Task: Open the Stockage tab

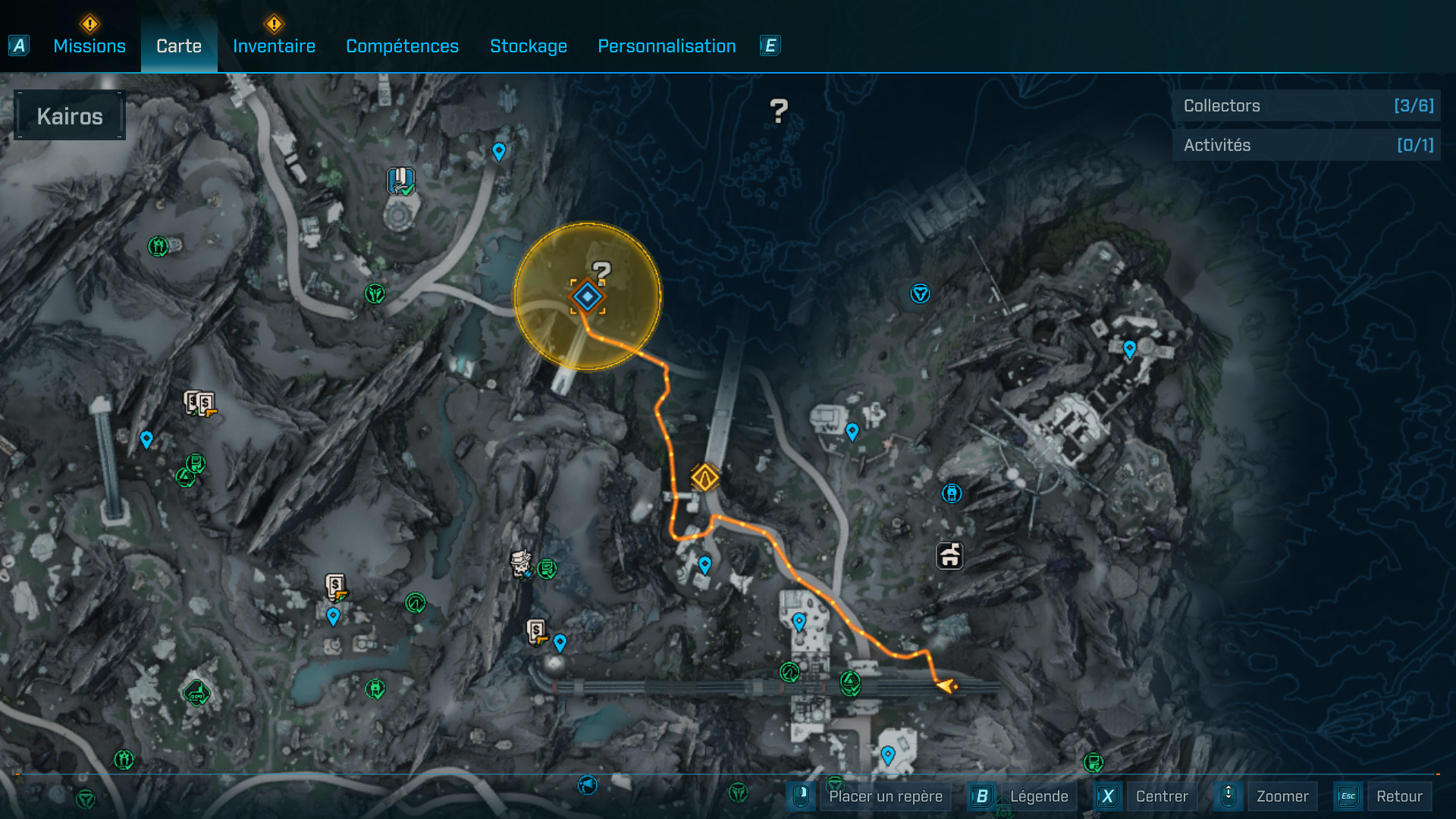Action: click(x=529, y=46)
